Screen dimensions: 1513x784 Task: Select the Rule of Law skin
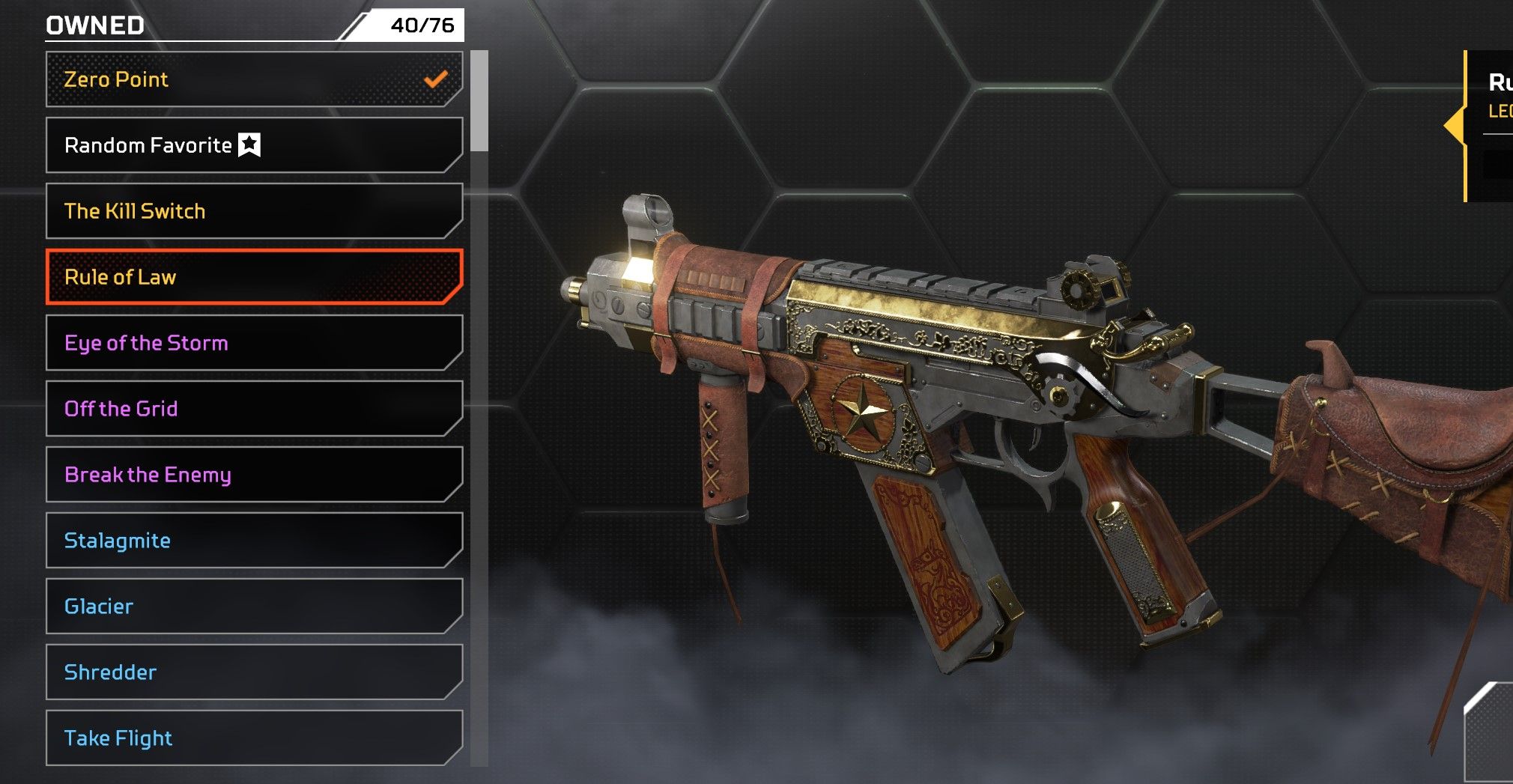(254, 277)
